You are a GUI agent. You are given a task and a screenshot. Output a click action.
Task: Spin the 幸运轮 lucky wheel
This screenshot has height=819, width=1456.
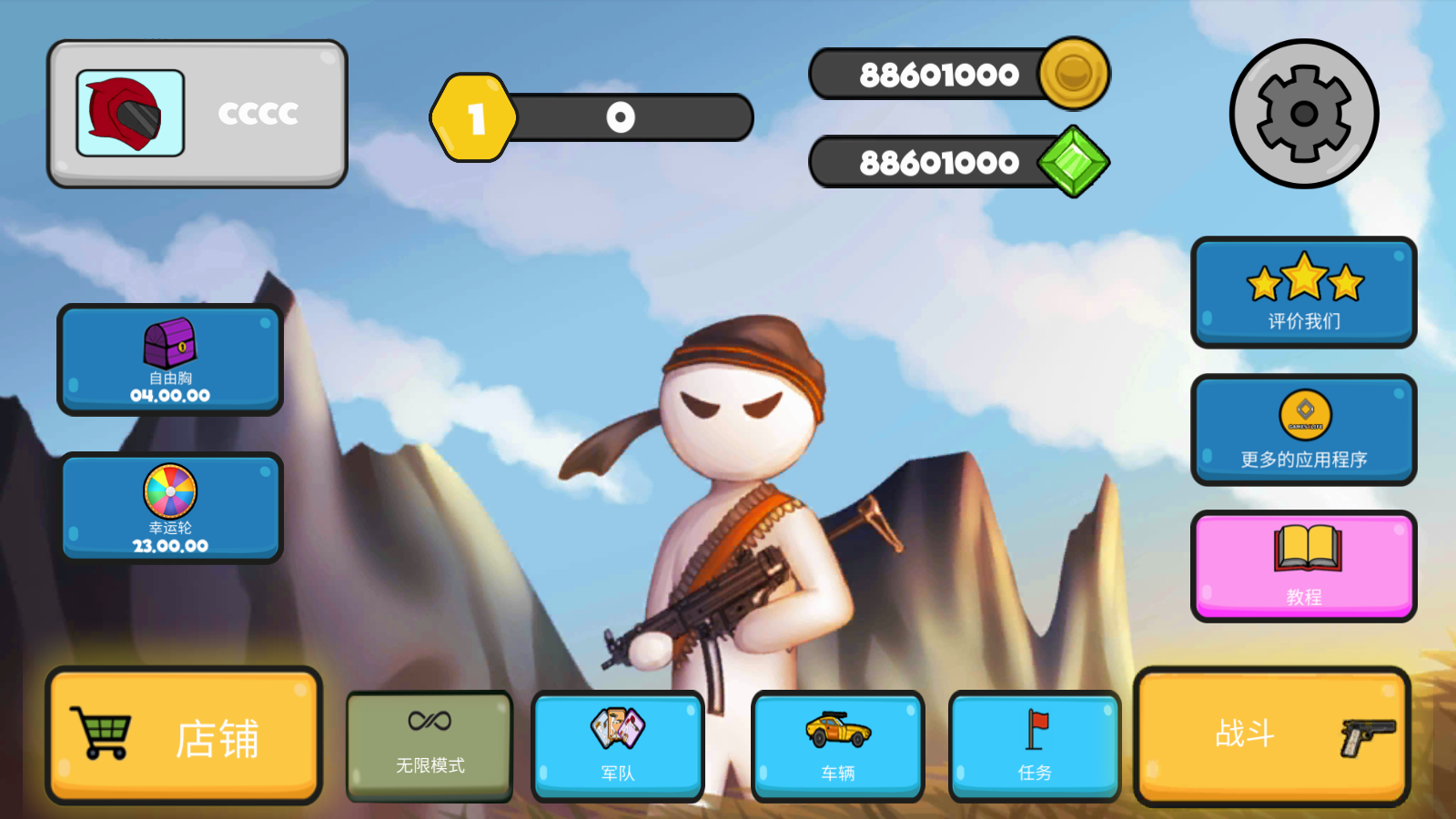[x=170, y=508]
